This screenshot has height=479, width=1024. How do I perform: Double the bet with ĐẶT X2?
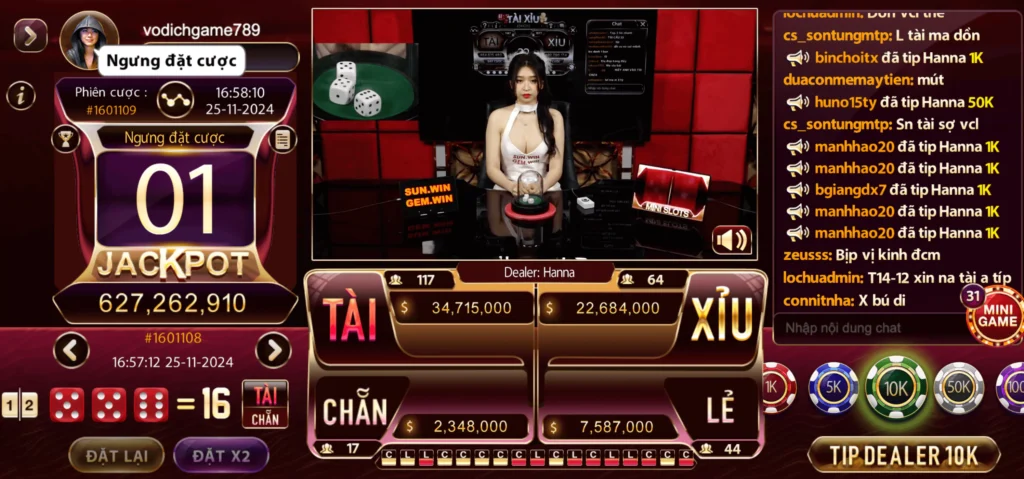point(221,456)
